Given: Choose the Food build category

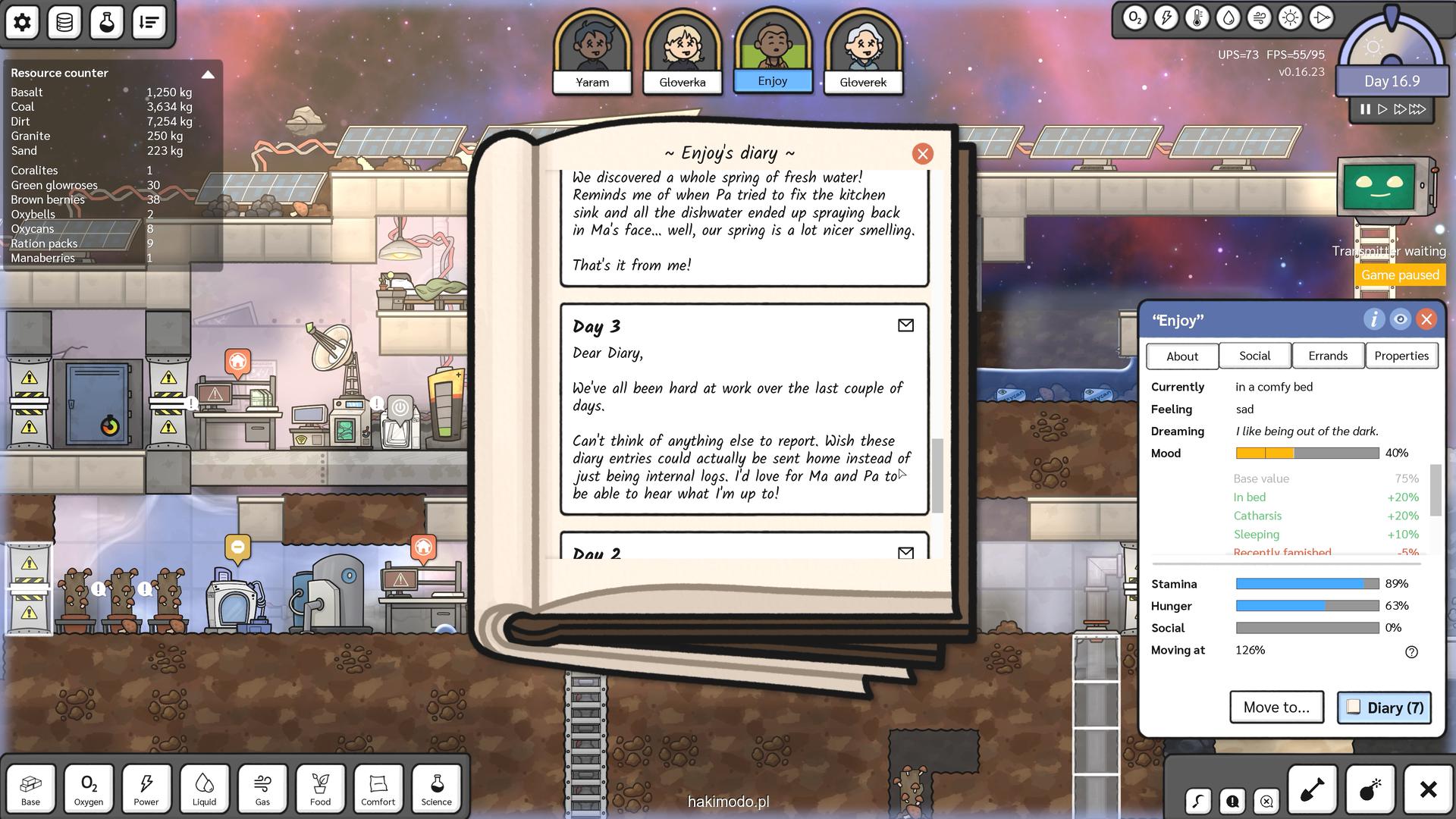Looking at the screenshot, I should [320, 789].
